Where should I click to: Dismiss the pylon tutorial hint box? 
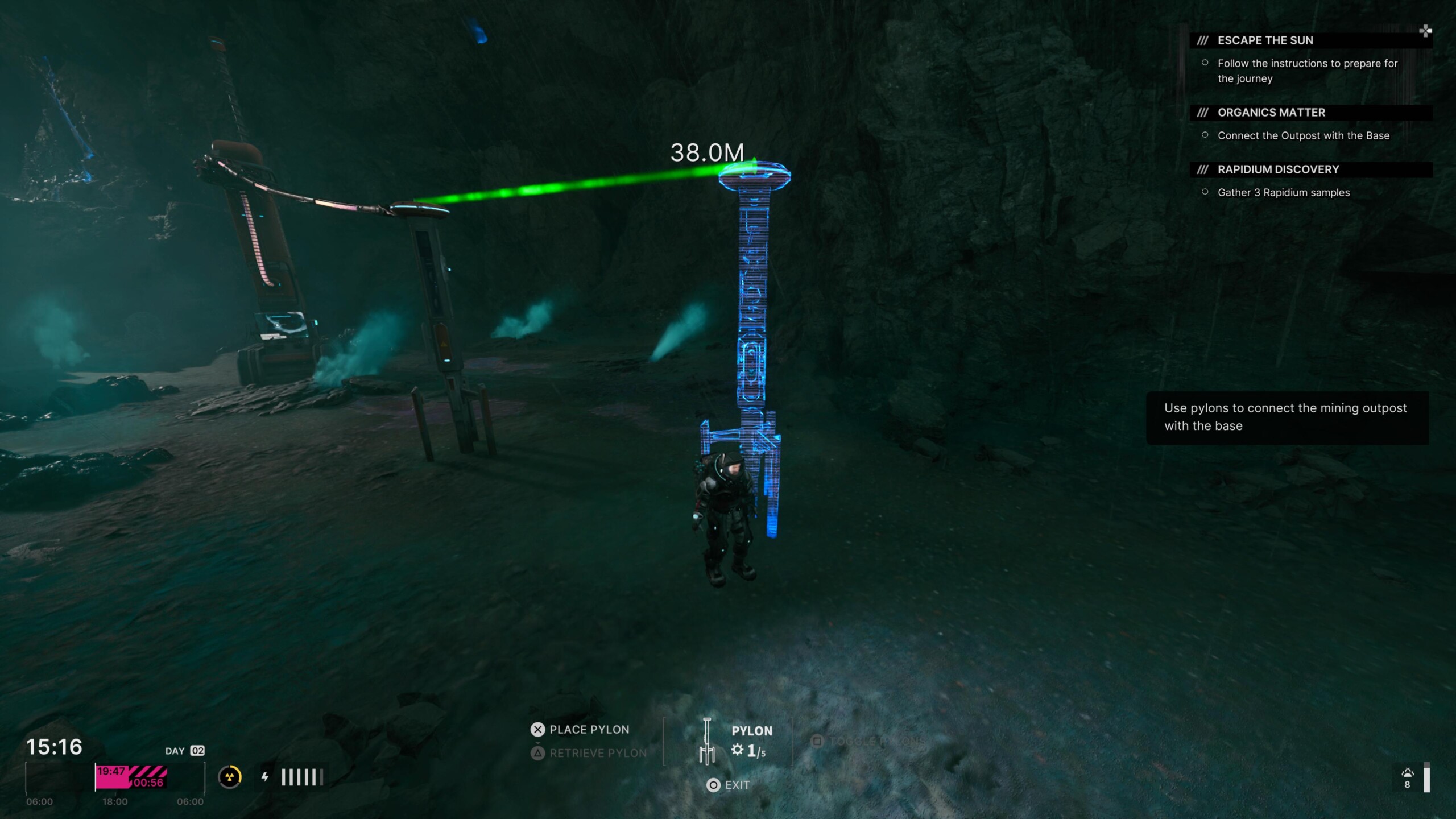pyautogui.click(x=1287, y=417)
